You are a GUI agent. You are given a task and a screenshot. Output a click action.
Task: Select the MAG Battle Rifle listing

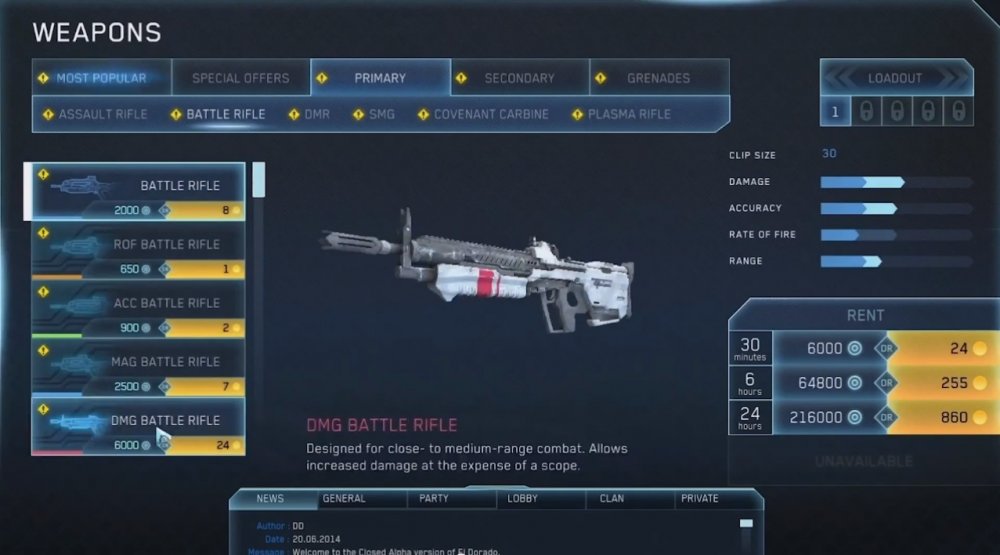[x=139, y=367]
